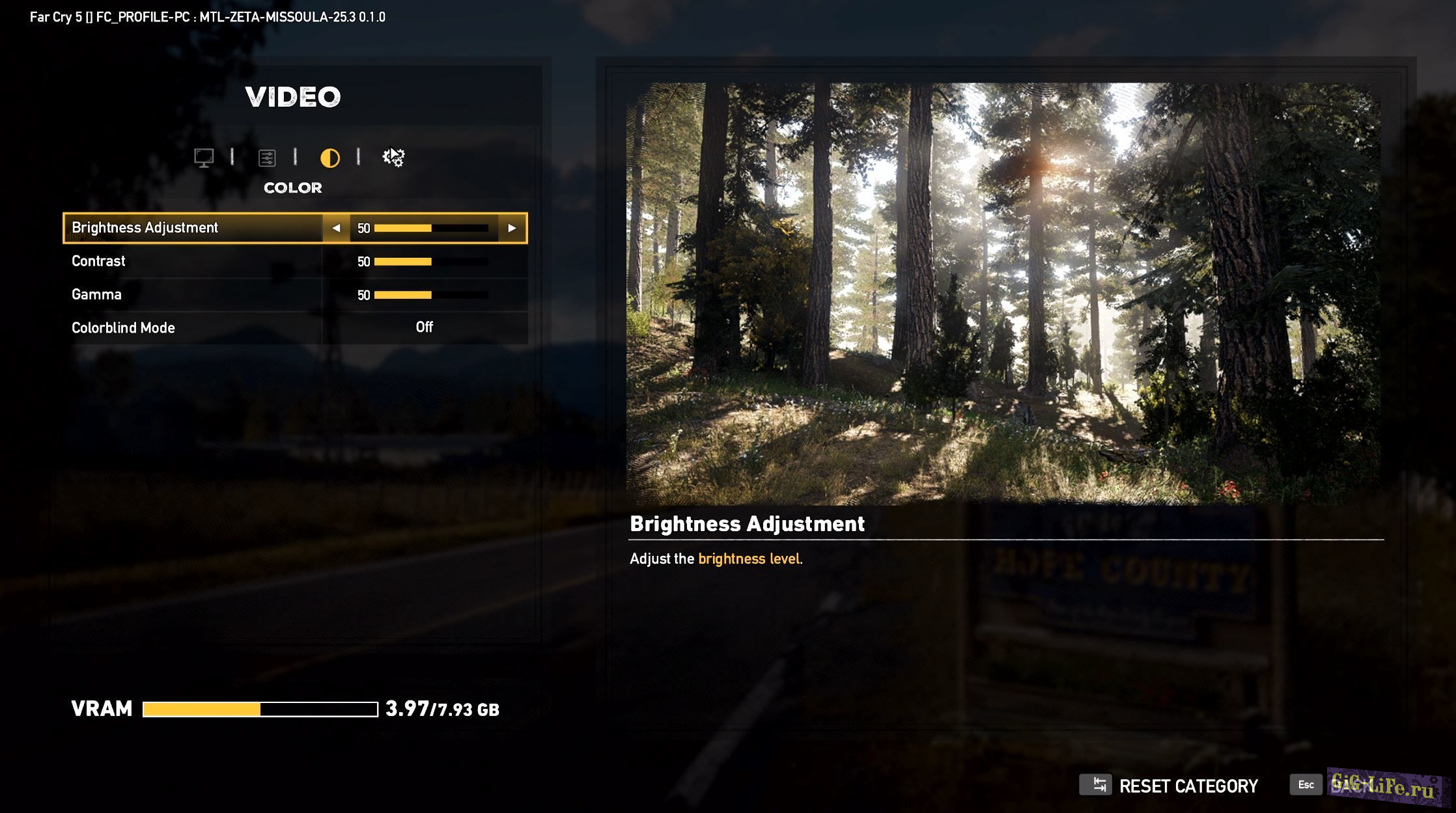Open the quality settings tab
The width and height of the screenshot is (1456, 813).
click(267, 158)
